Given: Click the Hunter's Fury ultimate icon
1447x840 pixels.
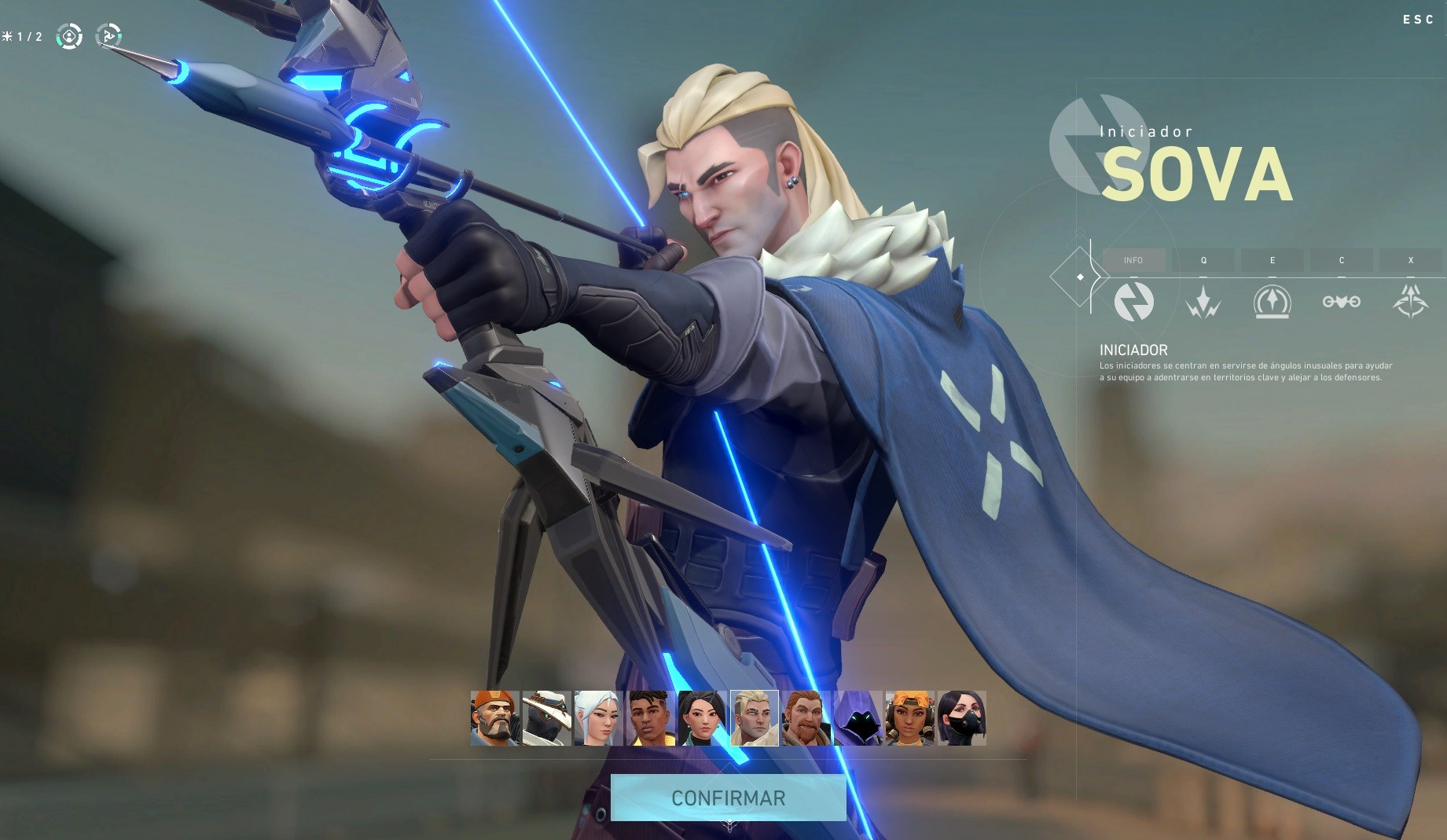Looking at the screenshot, I should point(1411,302).
